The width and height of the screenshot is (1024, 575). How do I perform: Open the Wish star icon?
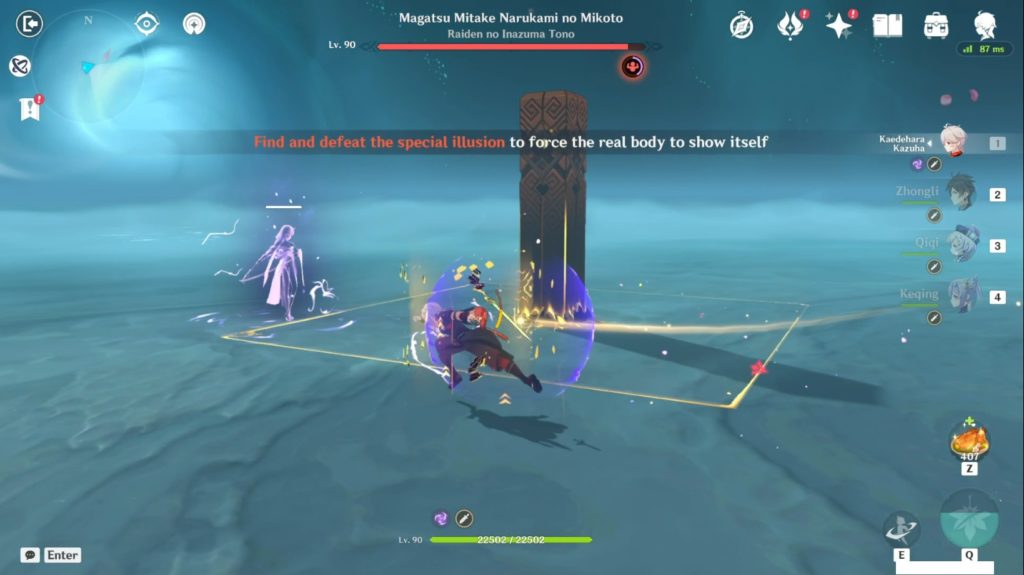click(x=839, y=26)
